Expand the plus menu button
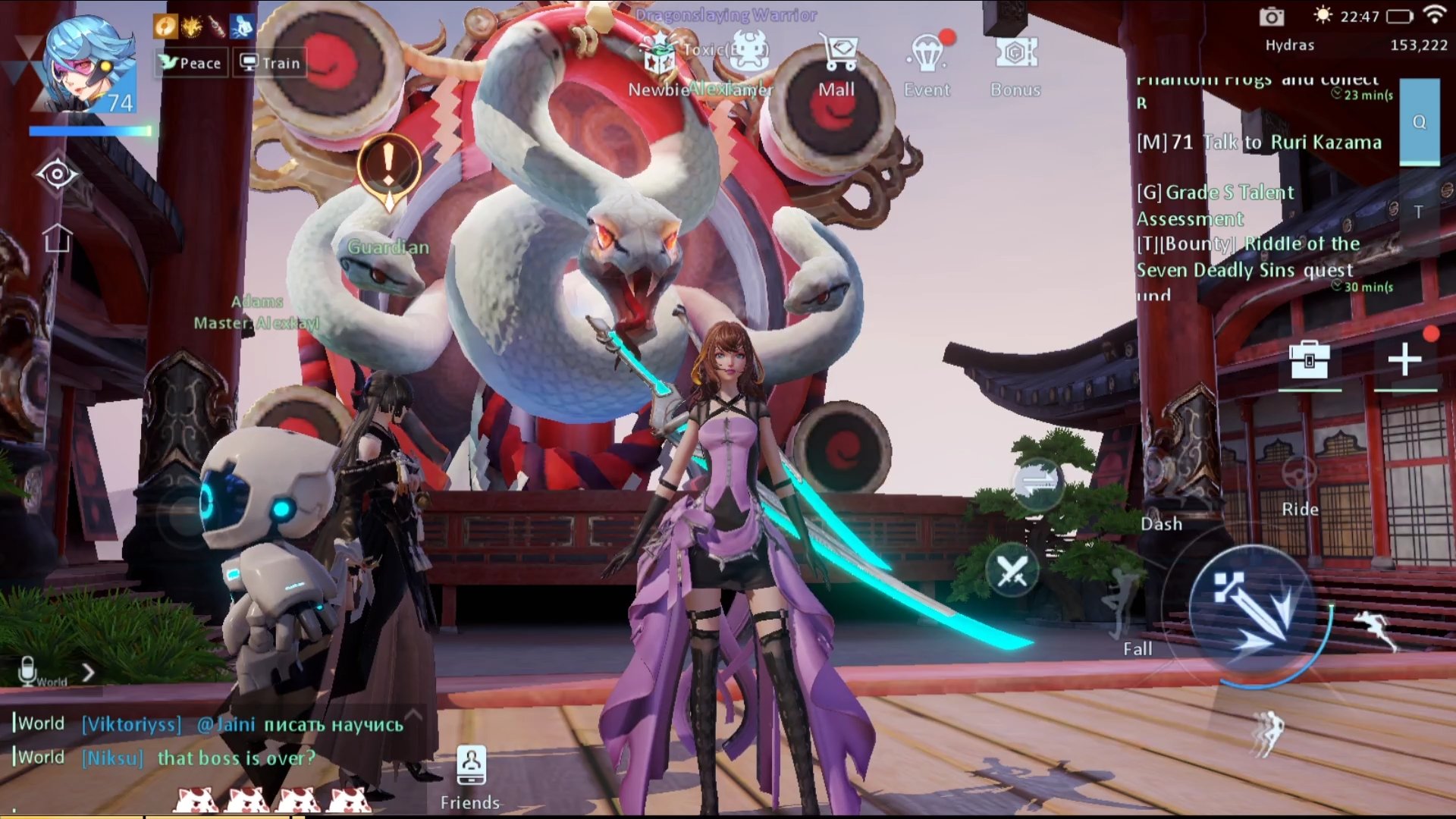 point(1404,359)
